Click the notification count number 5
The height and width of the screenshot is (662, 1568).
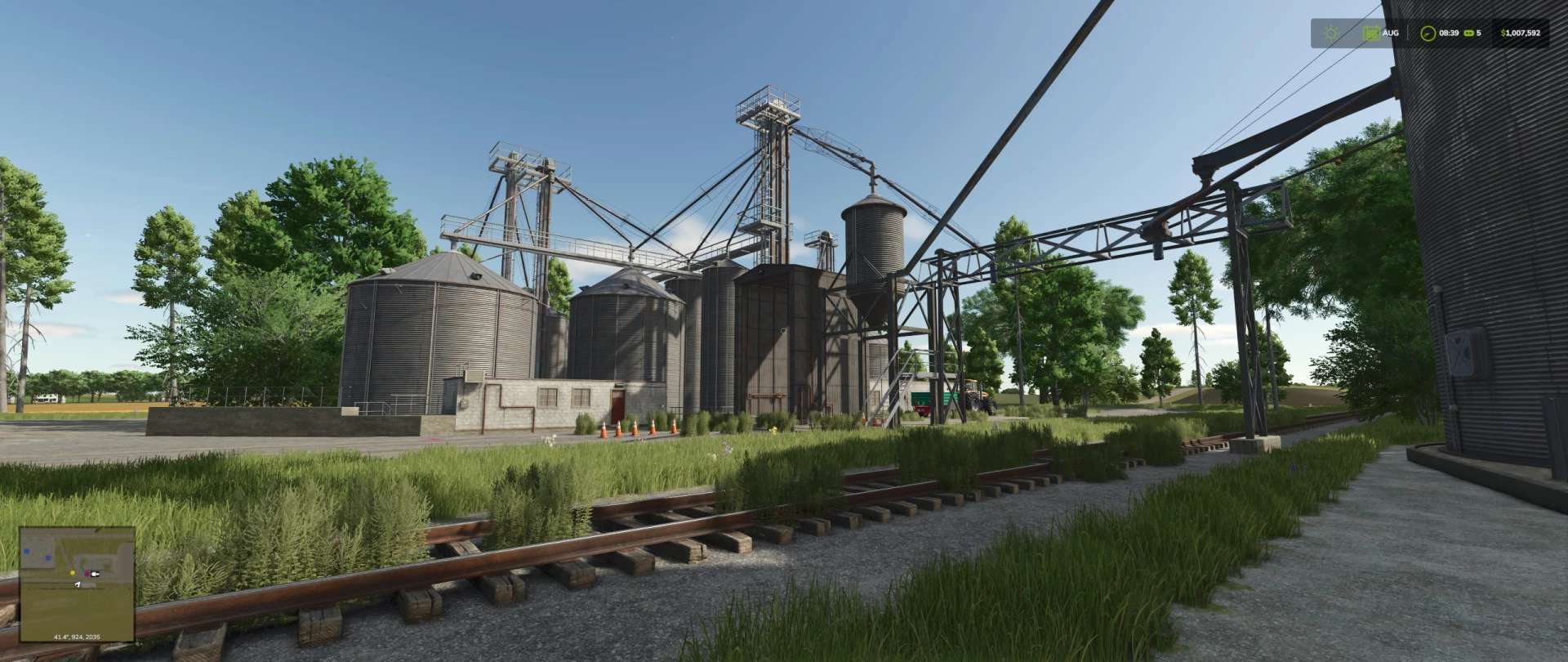click(1478, 33)
